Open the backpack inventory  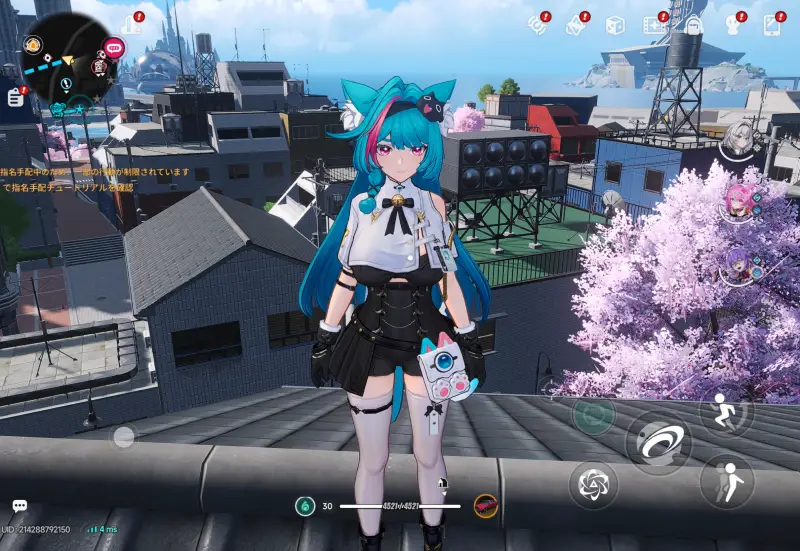pos(694,25)
